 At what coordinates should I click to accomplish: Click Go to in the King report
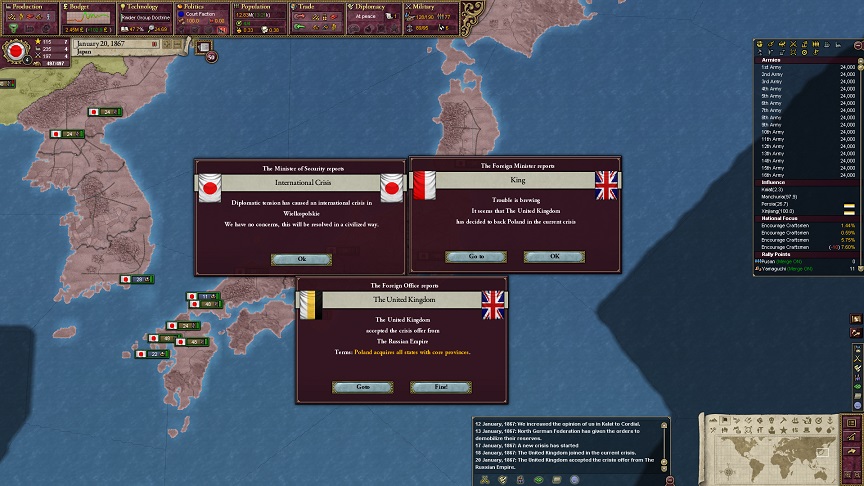475,257
